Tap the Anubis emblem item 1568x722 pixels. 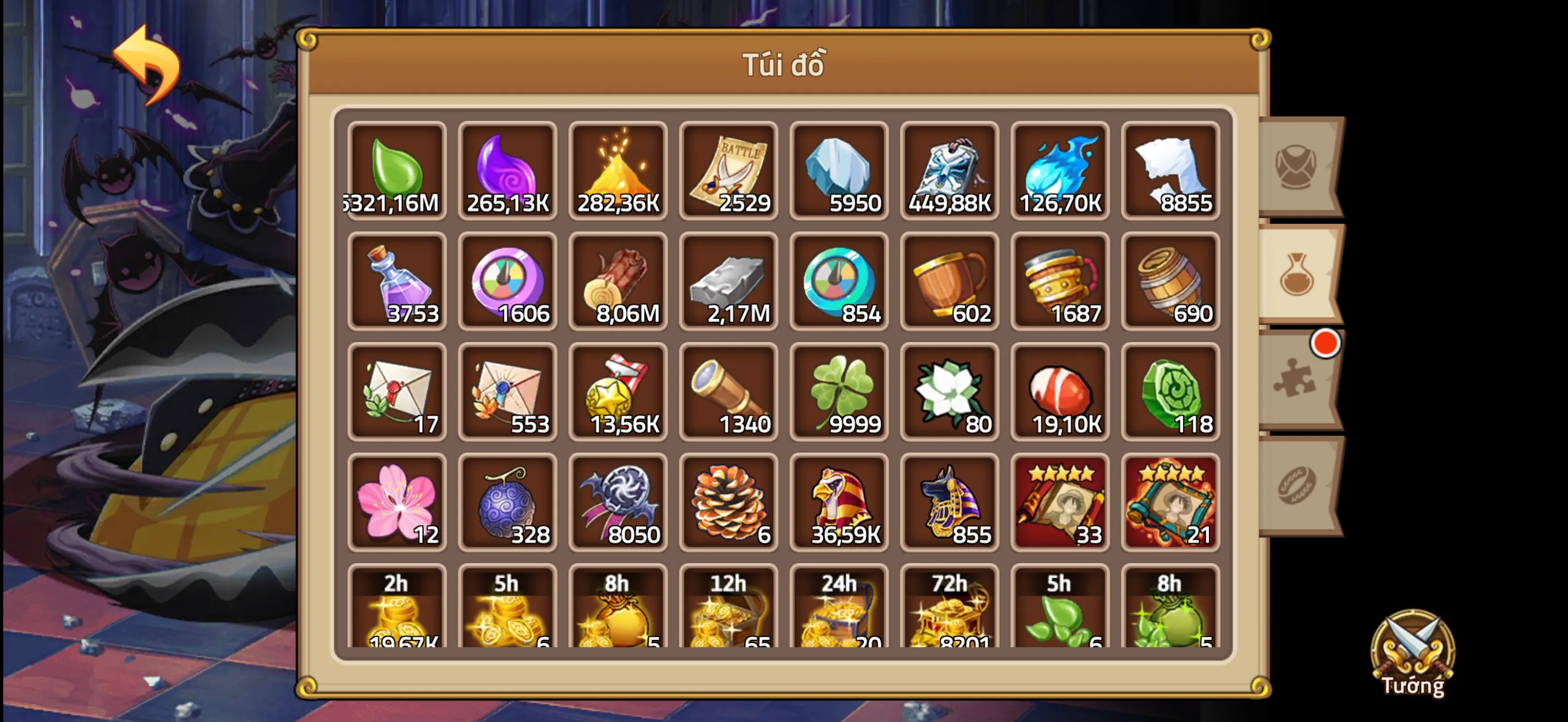[x=950, y=503]
